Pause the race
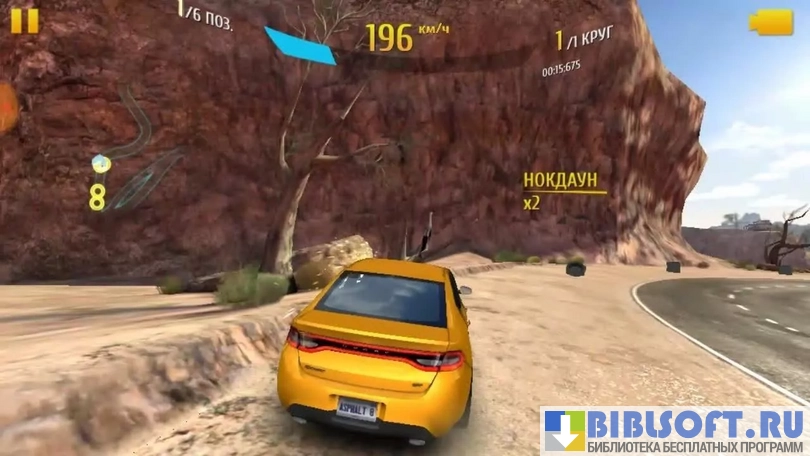 (x=25, y=21)
